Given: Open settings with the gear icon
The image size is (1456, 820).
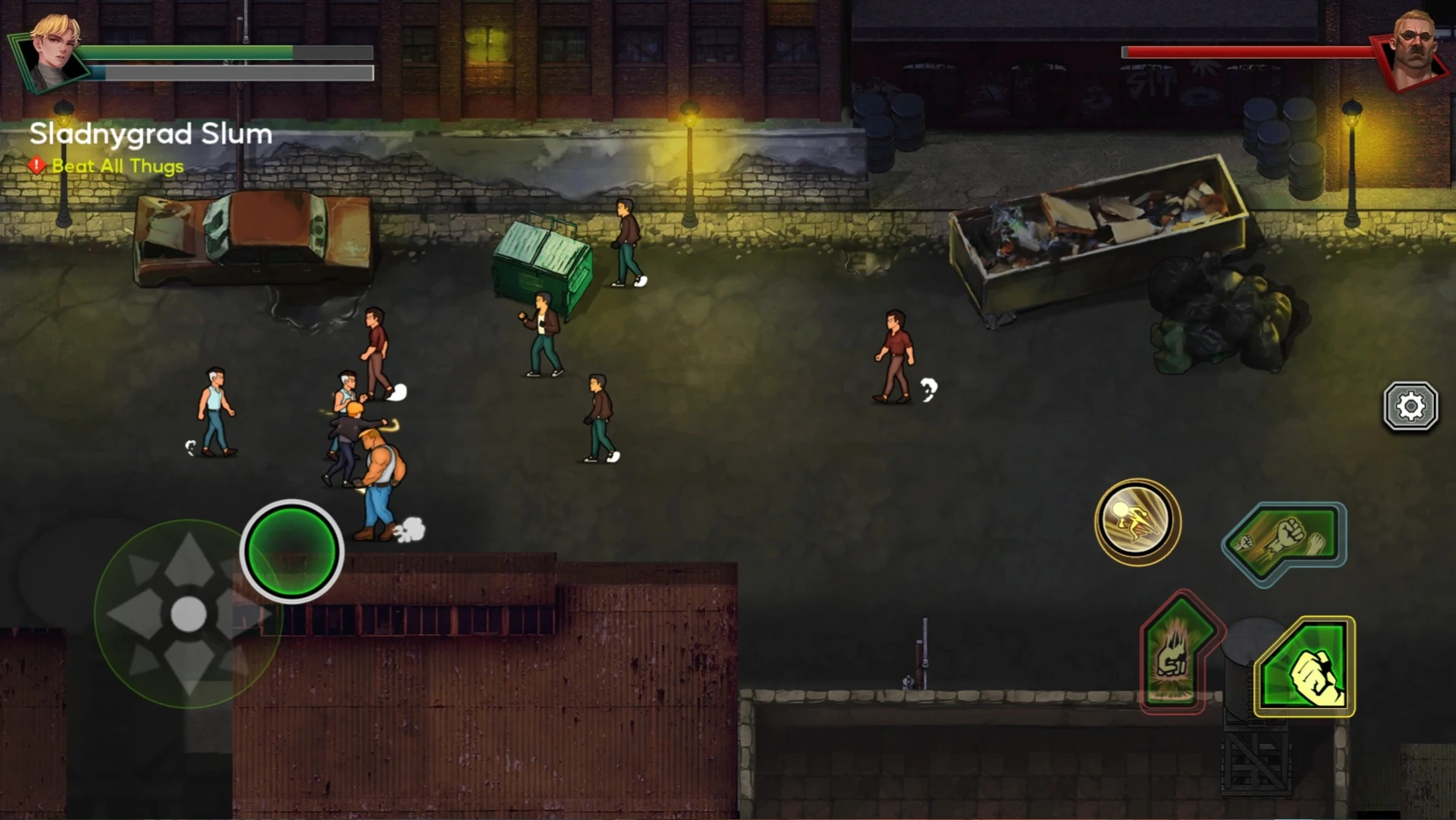Looking at the screenshot, I should coord(1410,406).
